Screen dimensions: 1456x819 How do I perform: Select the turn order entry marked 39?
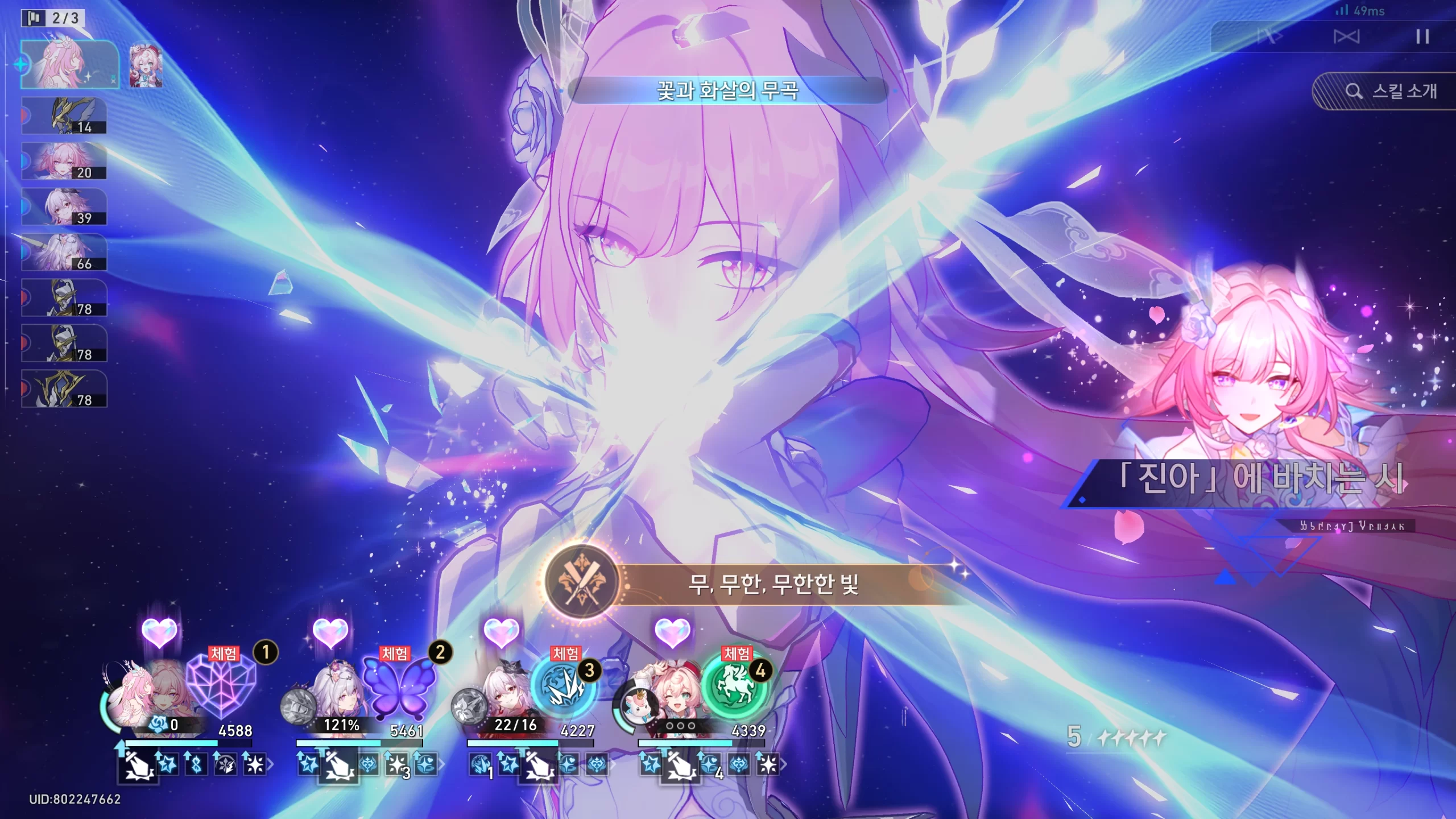coord(64,206)
